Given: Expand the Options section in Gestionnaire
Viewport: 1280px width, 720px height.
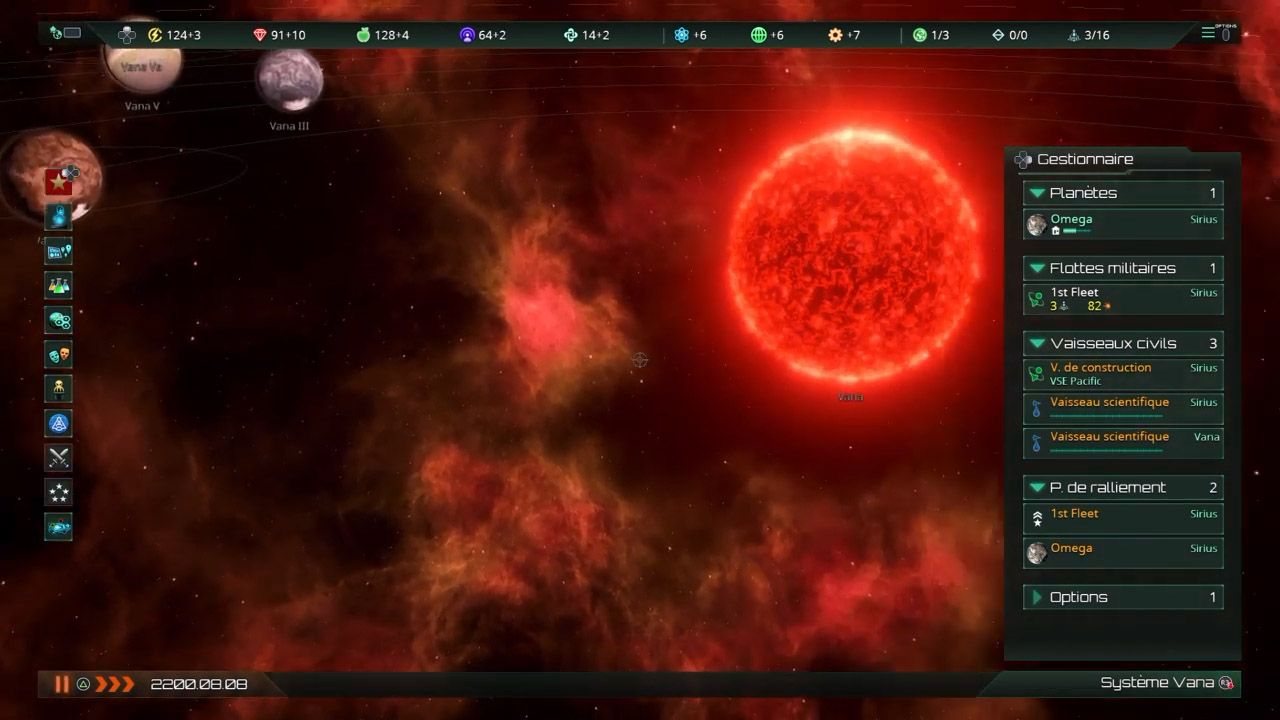Looking at the screenshot, I should [x=1038, y=597].
